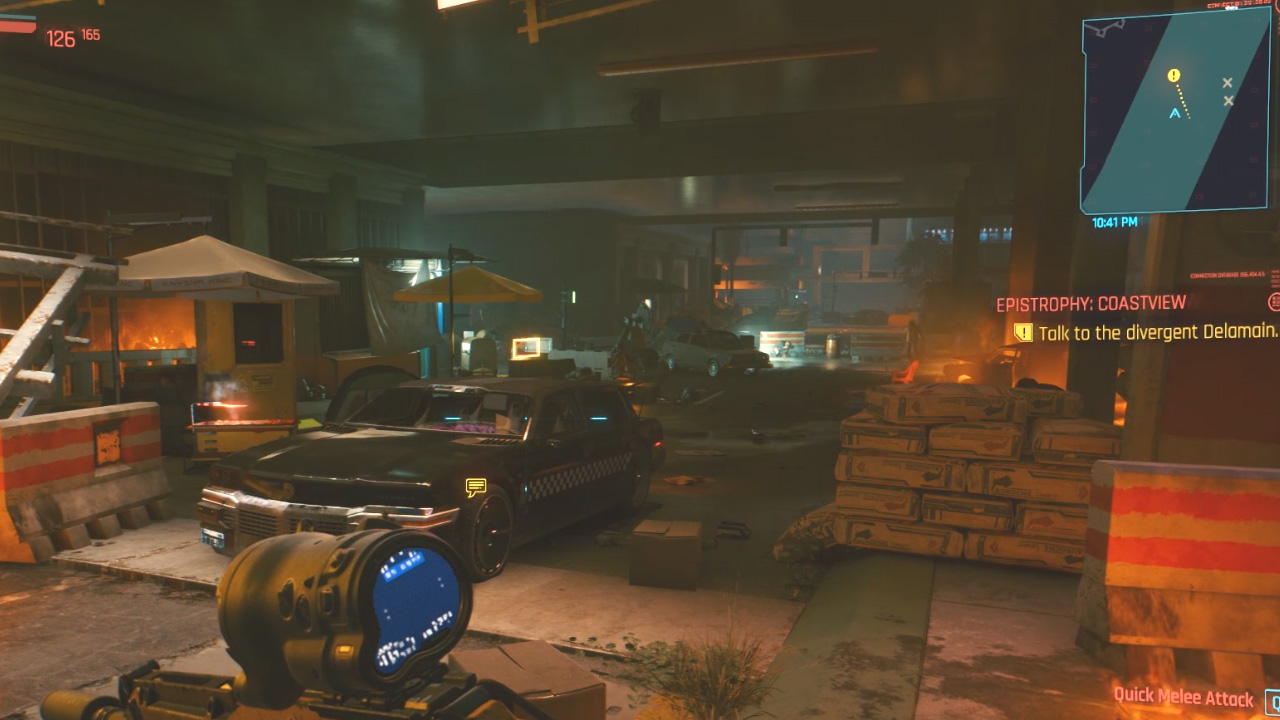Image resolution: width=1280 pixels, height=720 pixels.
Task: Click the lower X marker on the minimap
Action: tap(1228, 102)
